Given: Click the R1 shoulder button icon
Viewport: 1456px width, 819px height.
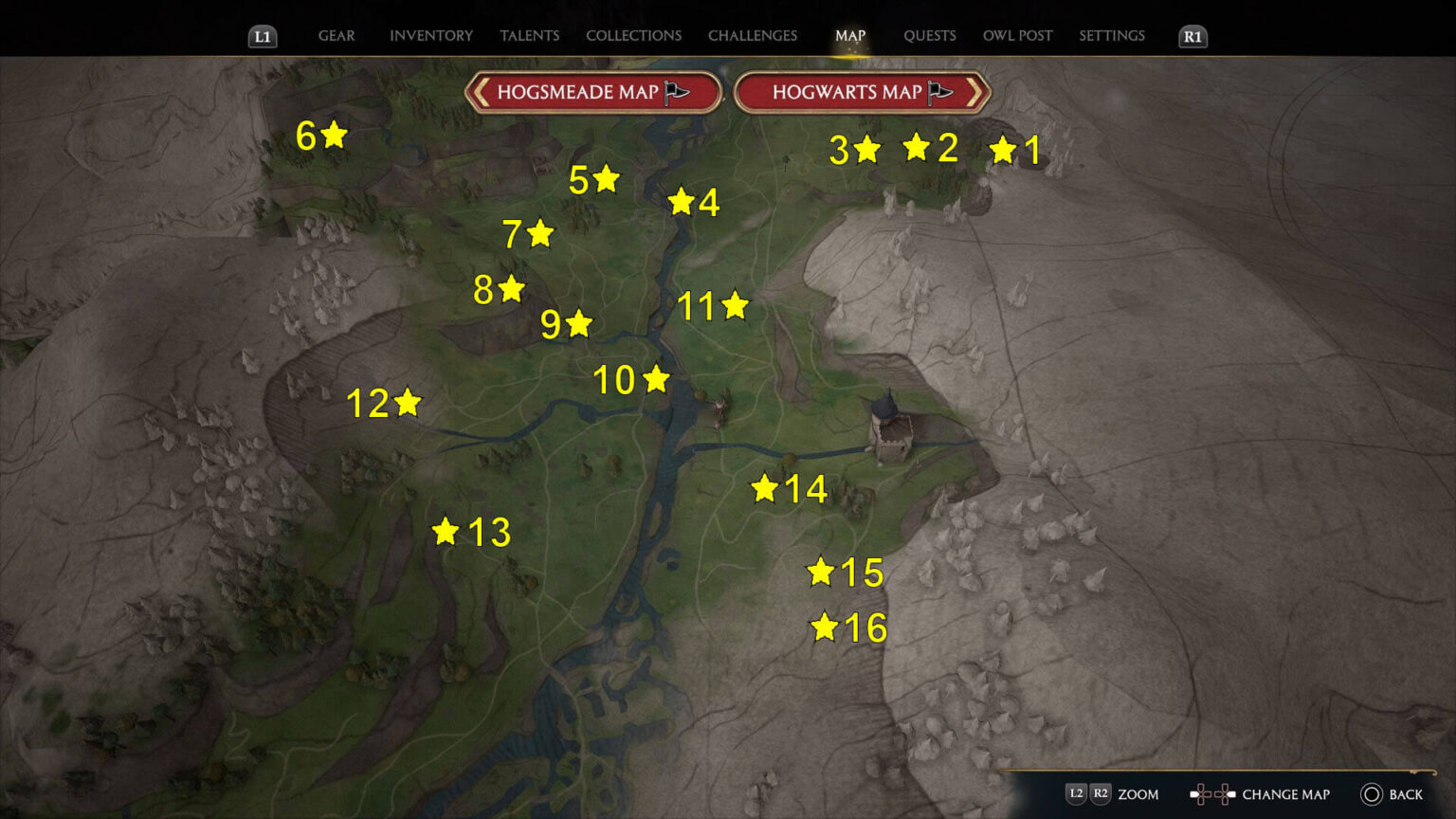Looking at the screenshot, I should tap(1192, 37).
